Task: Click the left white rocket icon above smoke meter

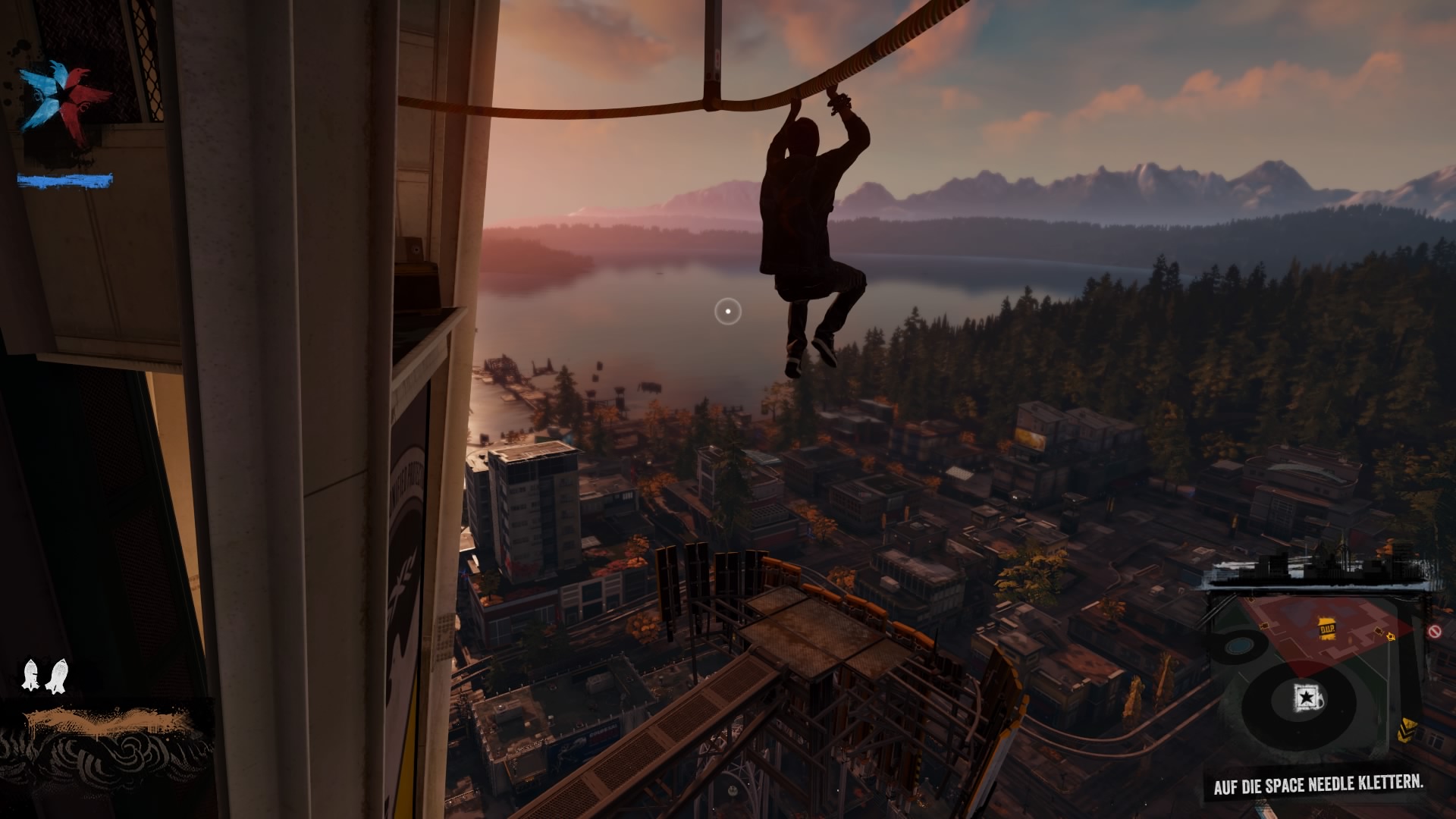Action: click(x=30, y=673)
